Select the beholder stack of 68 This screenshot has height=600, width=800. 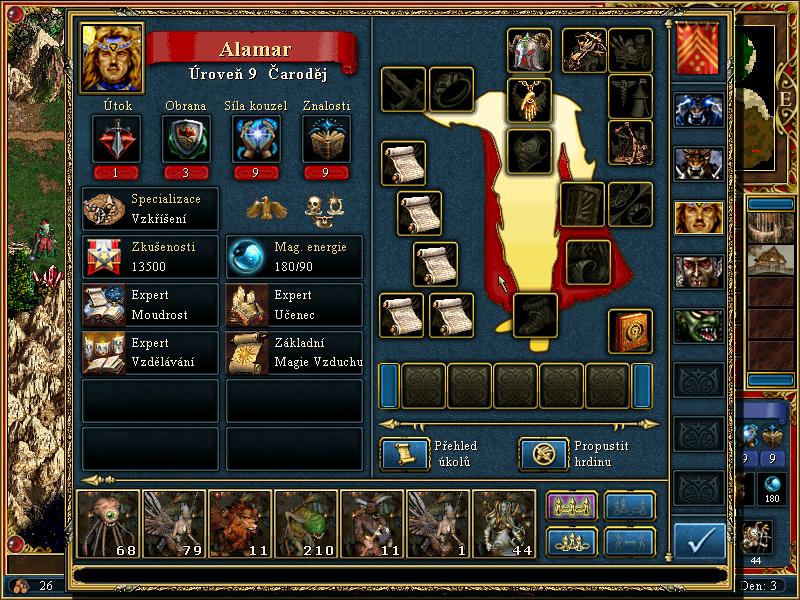(109, 522)
